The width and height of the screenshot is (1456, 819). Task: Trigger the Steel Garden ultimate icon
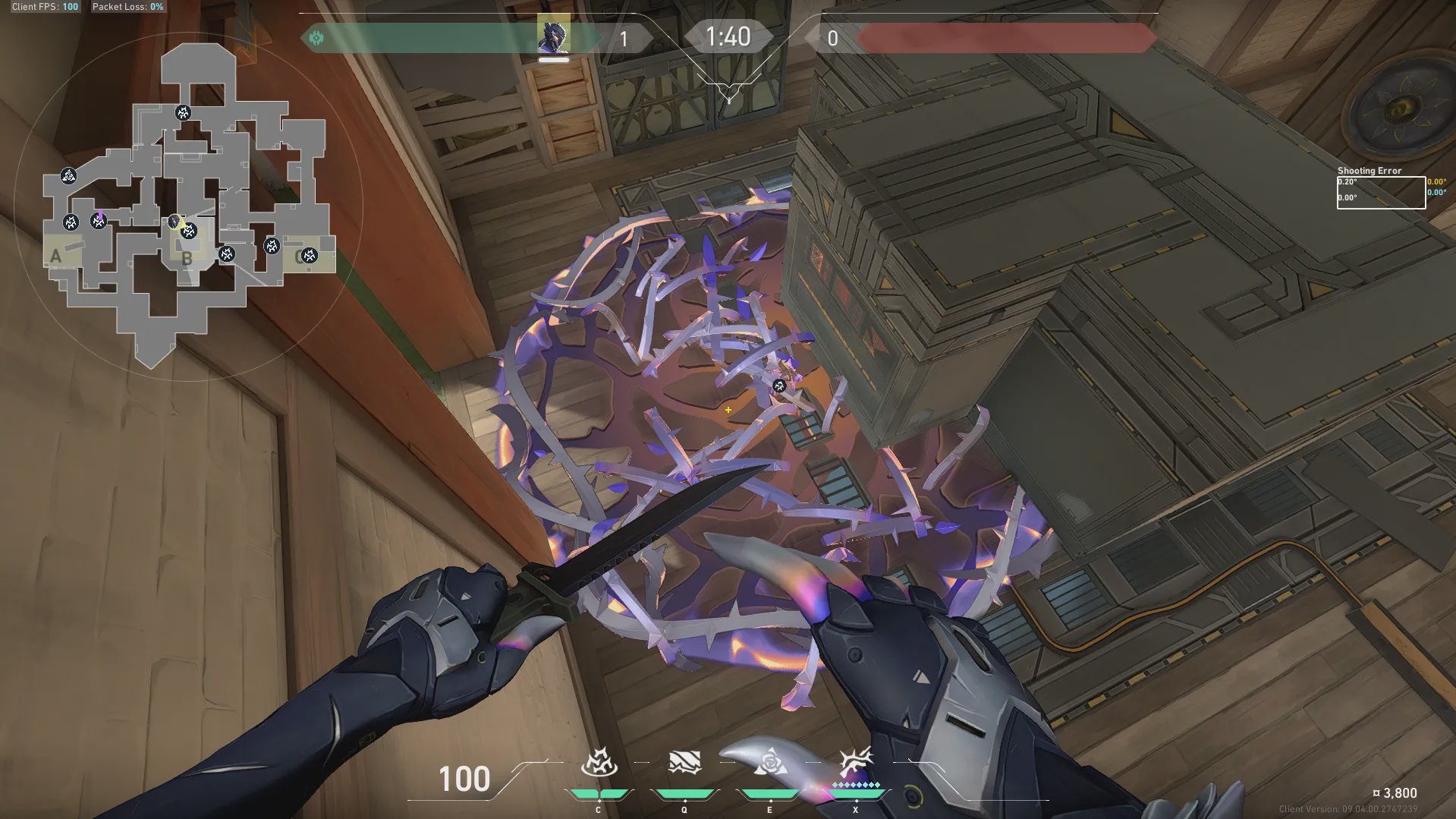[855, 762]
